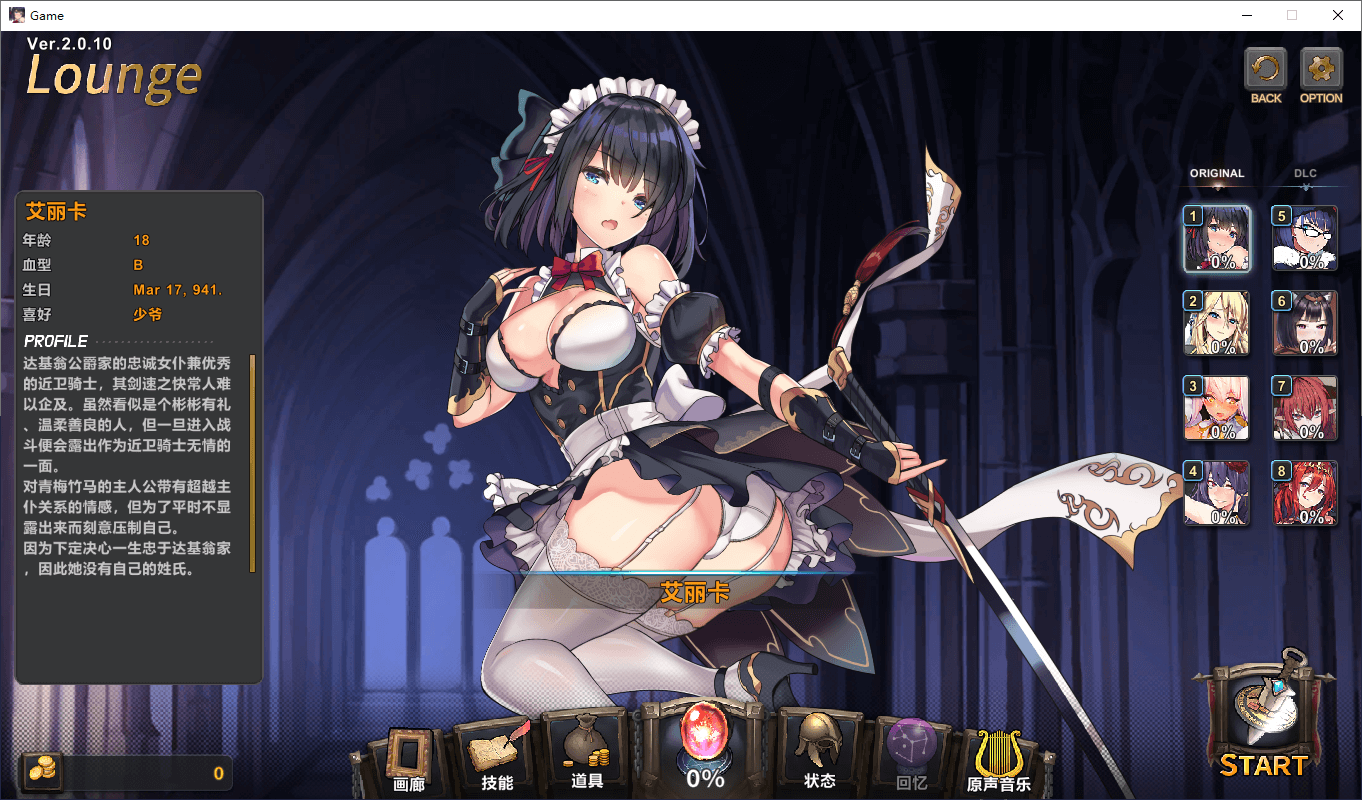Open the 画廊 gallery menu
The height and width of the screenshot is (800, 1362).
coord(409,758)
